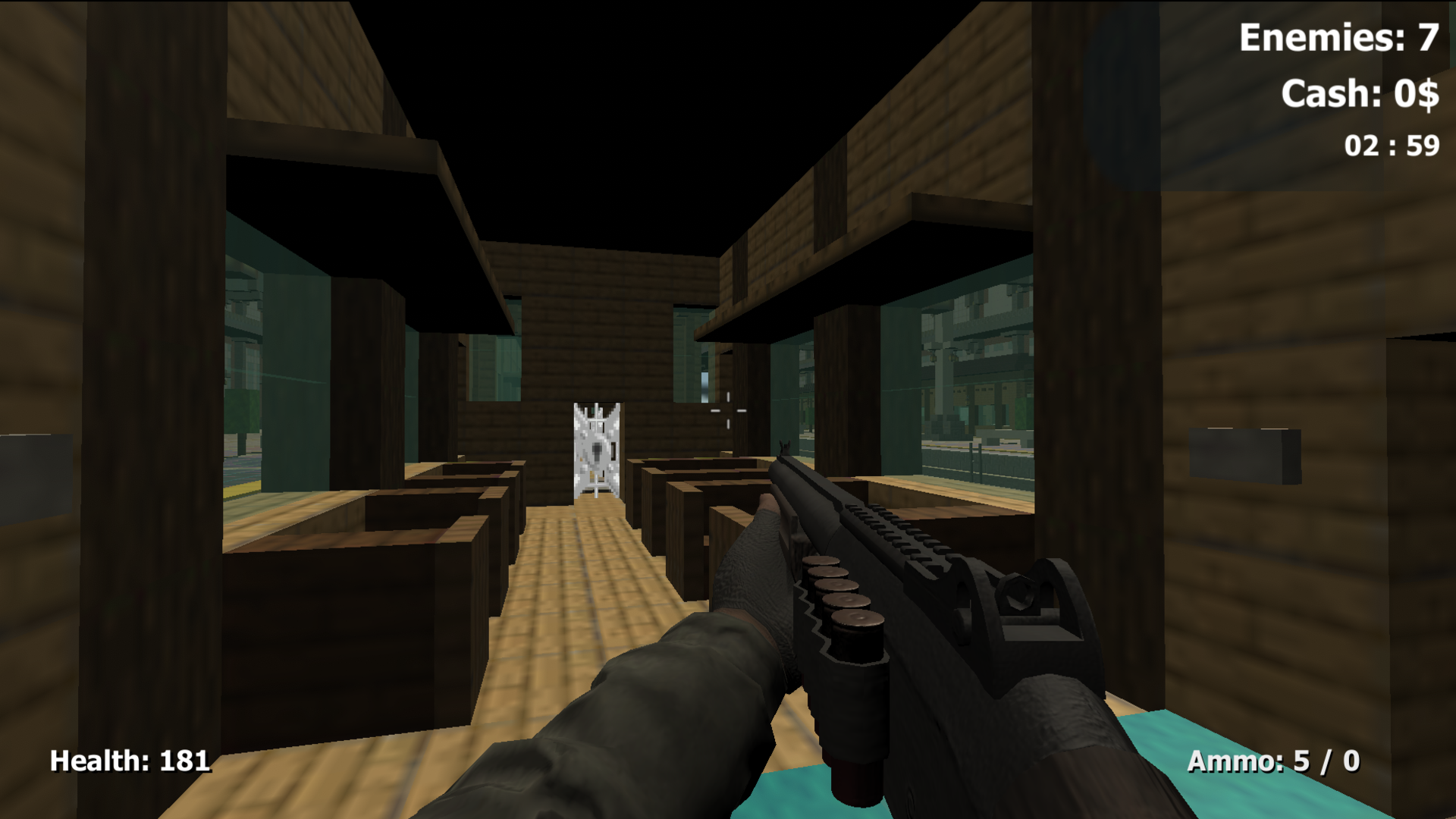Click the 02:59 countdown timer

click(x=1389, y=144)
